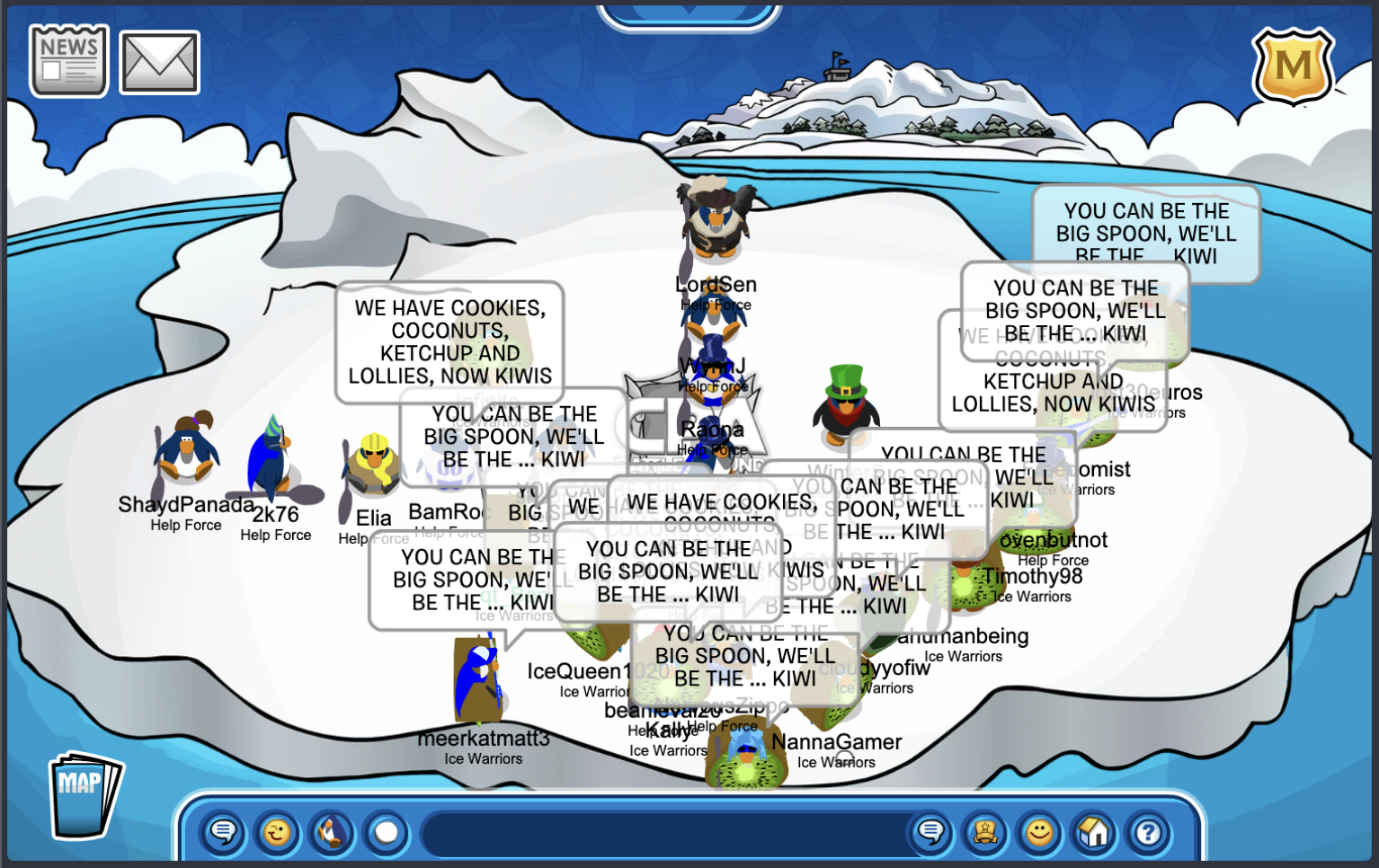Open the mail envelope inbox
This screenshot has height=868, width=1379.
[159, 63]
